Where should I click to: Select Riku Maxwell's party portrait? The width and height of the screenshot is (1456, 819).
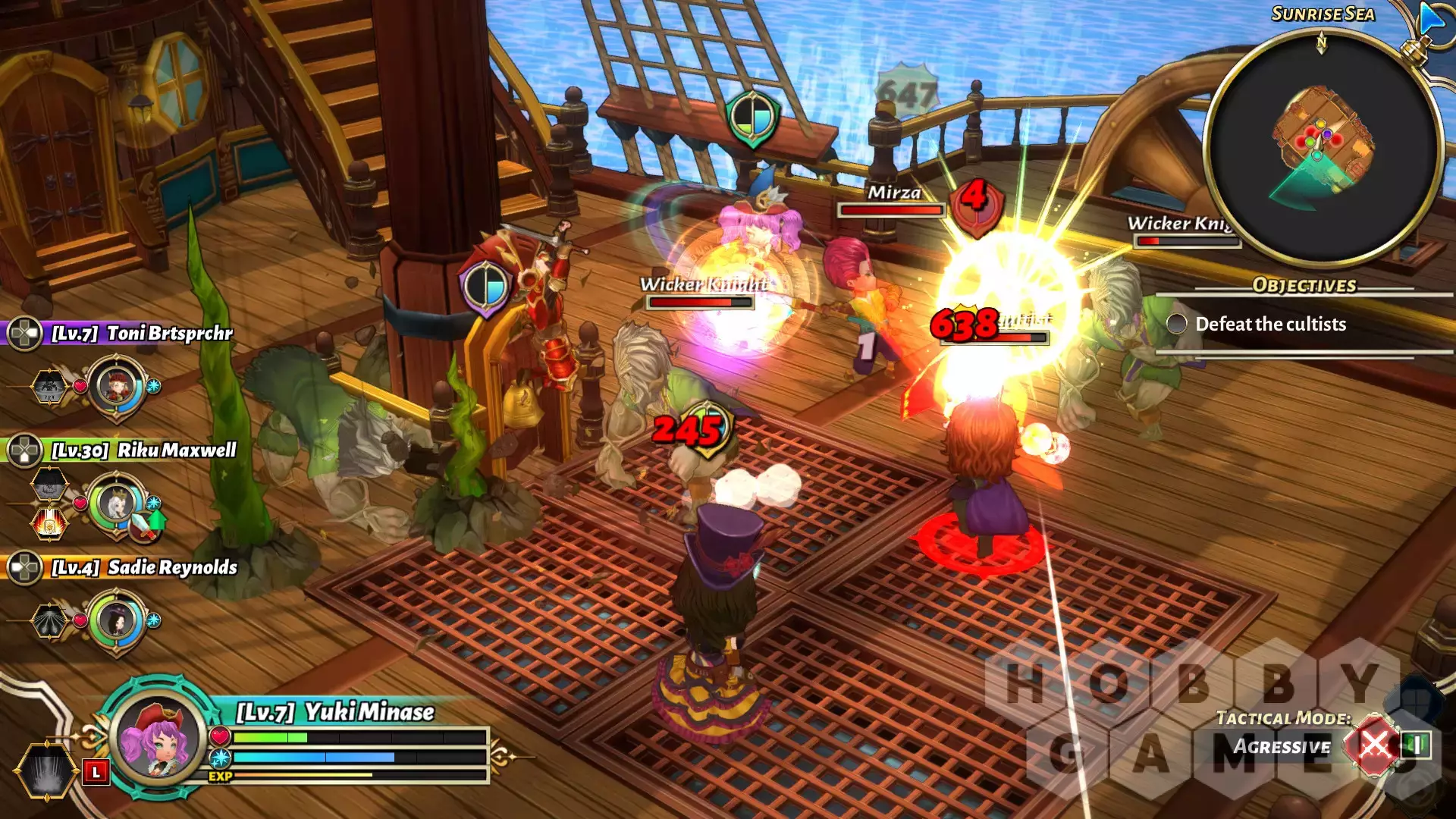(117, 504)
